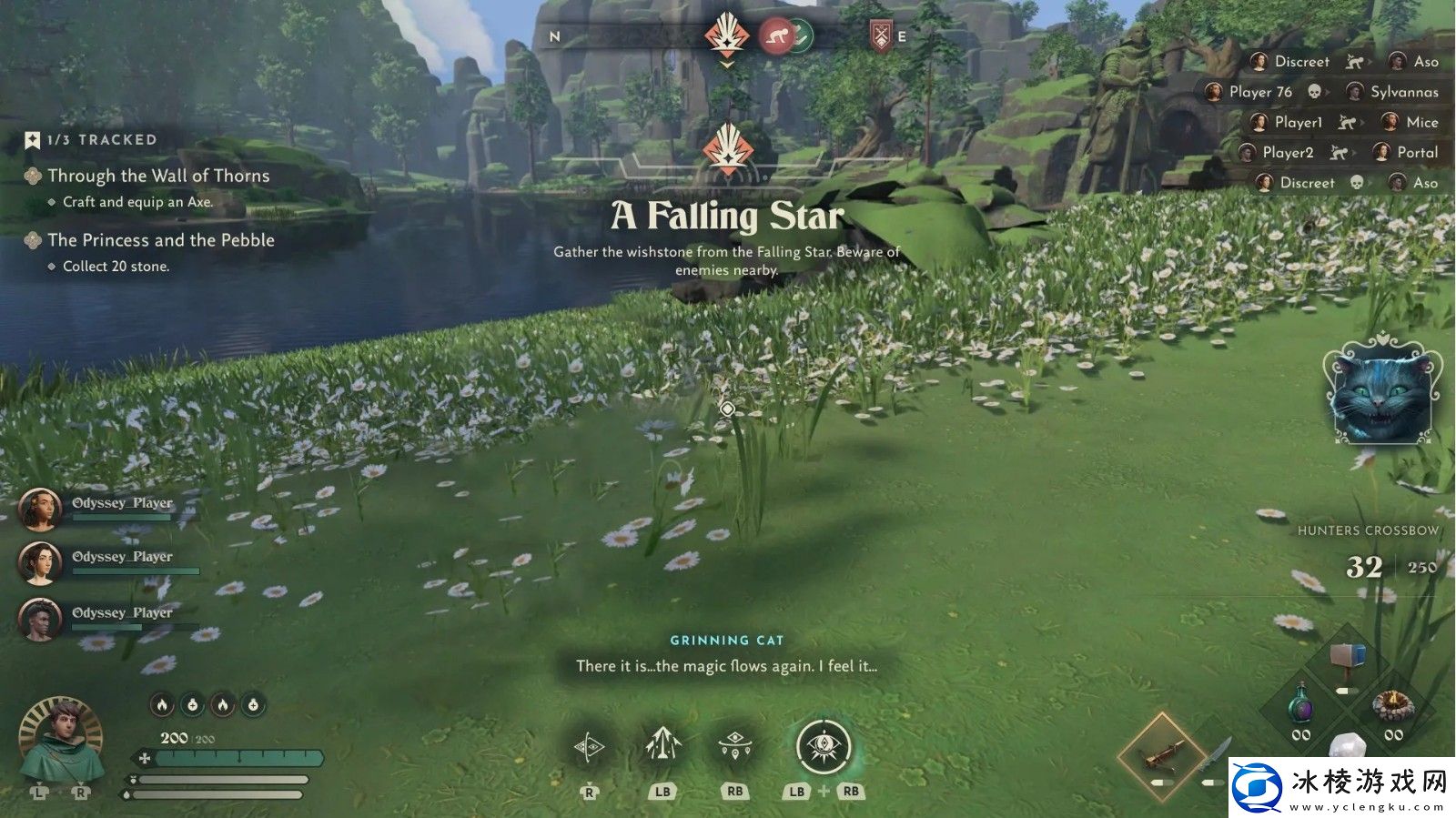Trigger the circled eye ultimate ability

tap(824, 746)
